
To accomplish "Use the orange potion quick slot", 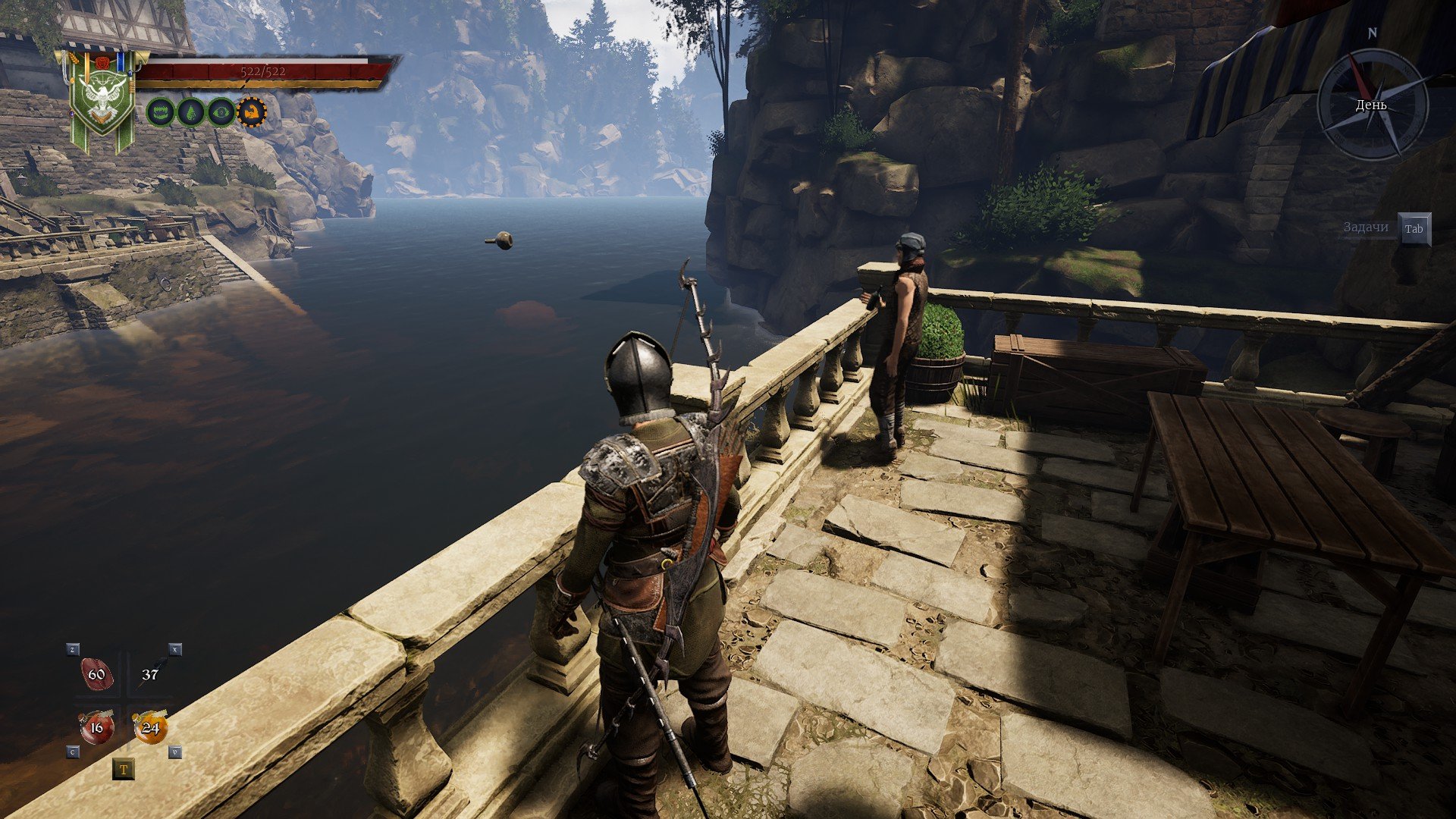I will click(150, 728).
